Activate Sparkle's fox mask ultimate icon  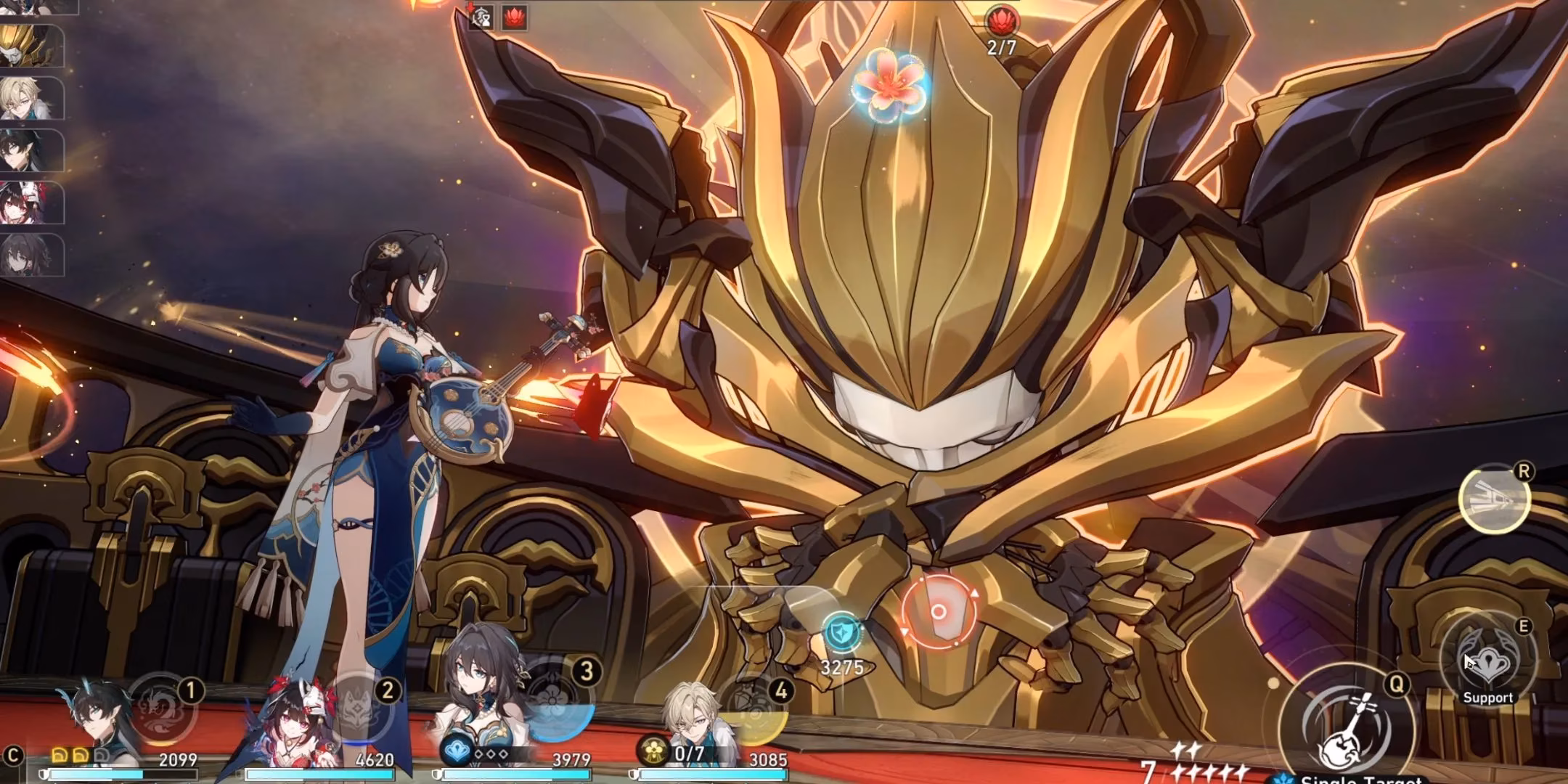tap(360, 708)
